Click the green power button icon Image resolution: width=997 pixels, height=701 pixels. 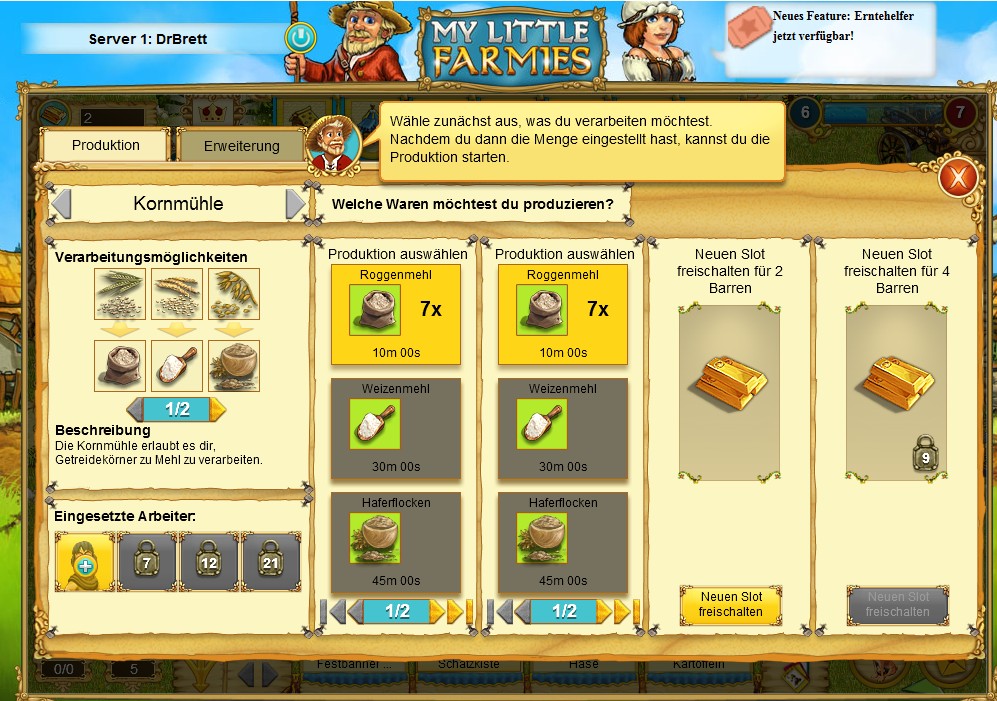tap(299, 38)
